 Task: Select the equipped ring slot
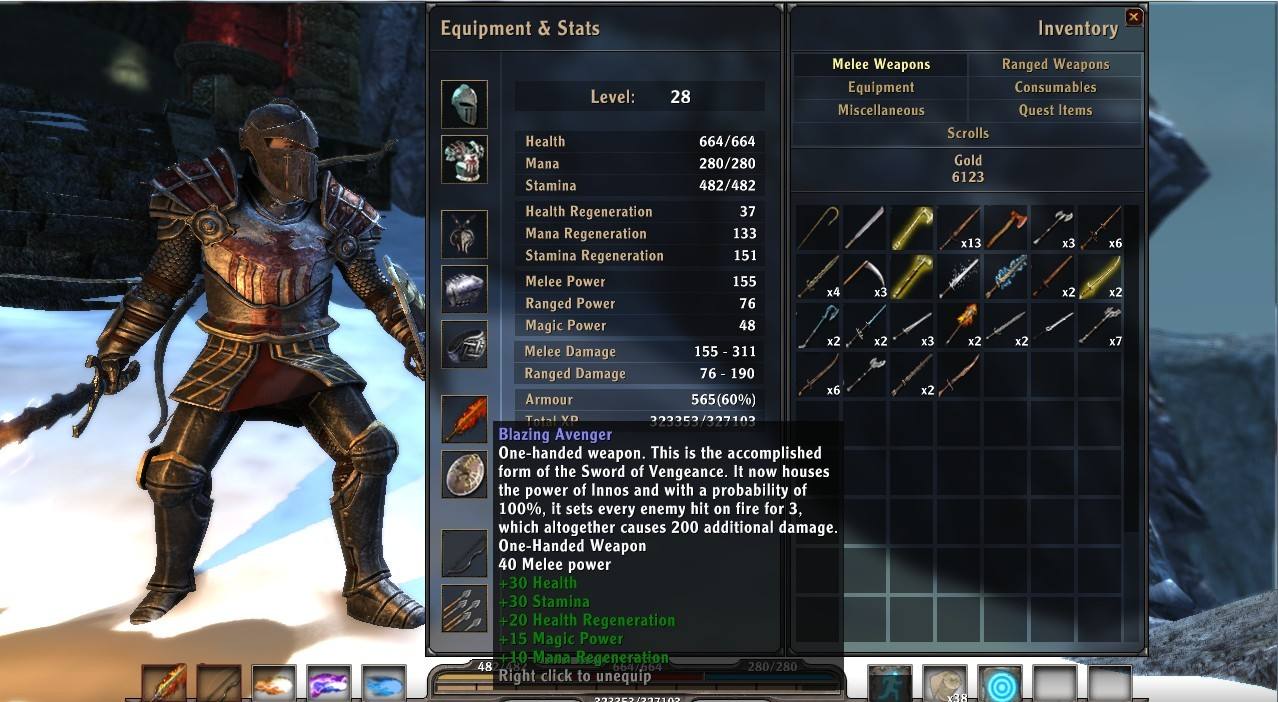click(x=464, y=344)
